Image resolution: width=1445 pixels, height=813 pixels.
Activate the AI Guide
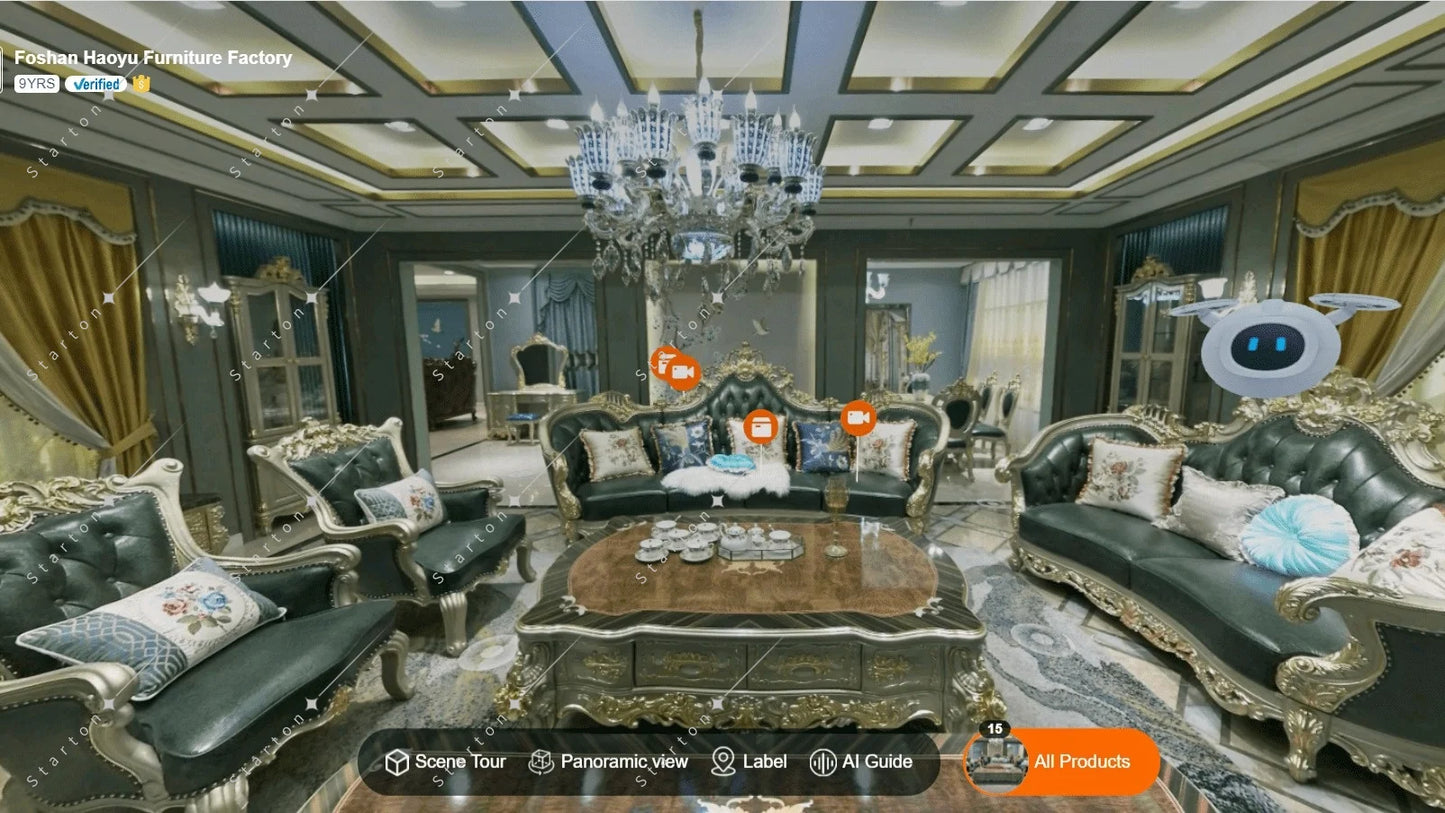(x=861, y=762)
